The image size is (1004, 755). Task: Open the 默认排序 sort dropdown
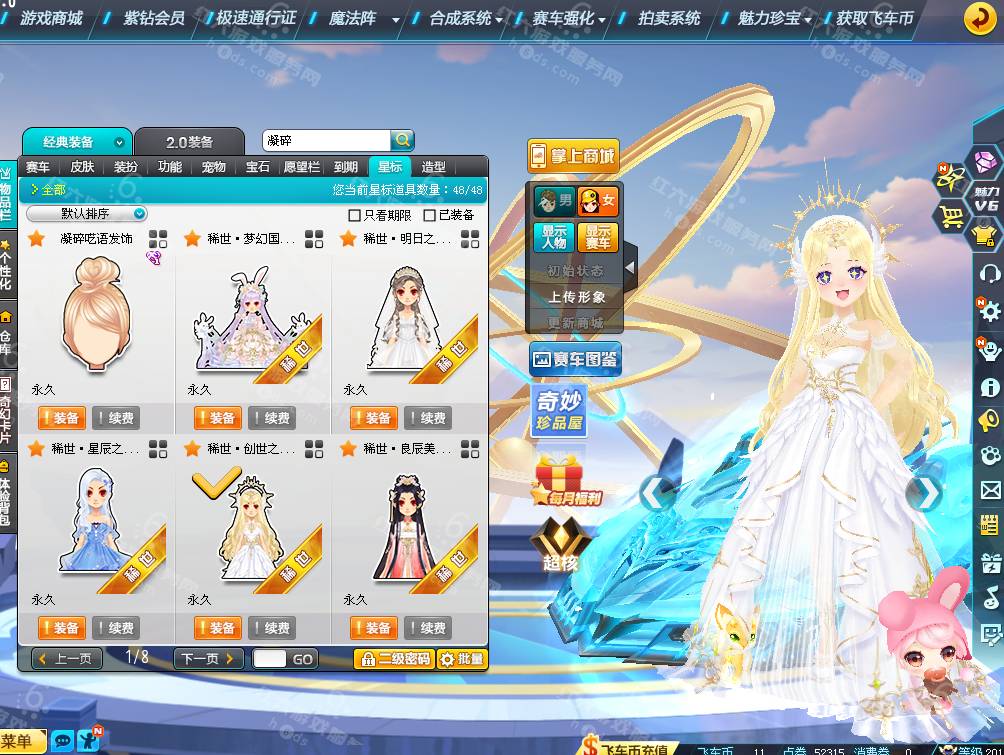[87, 214]
